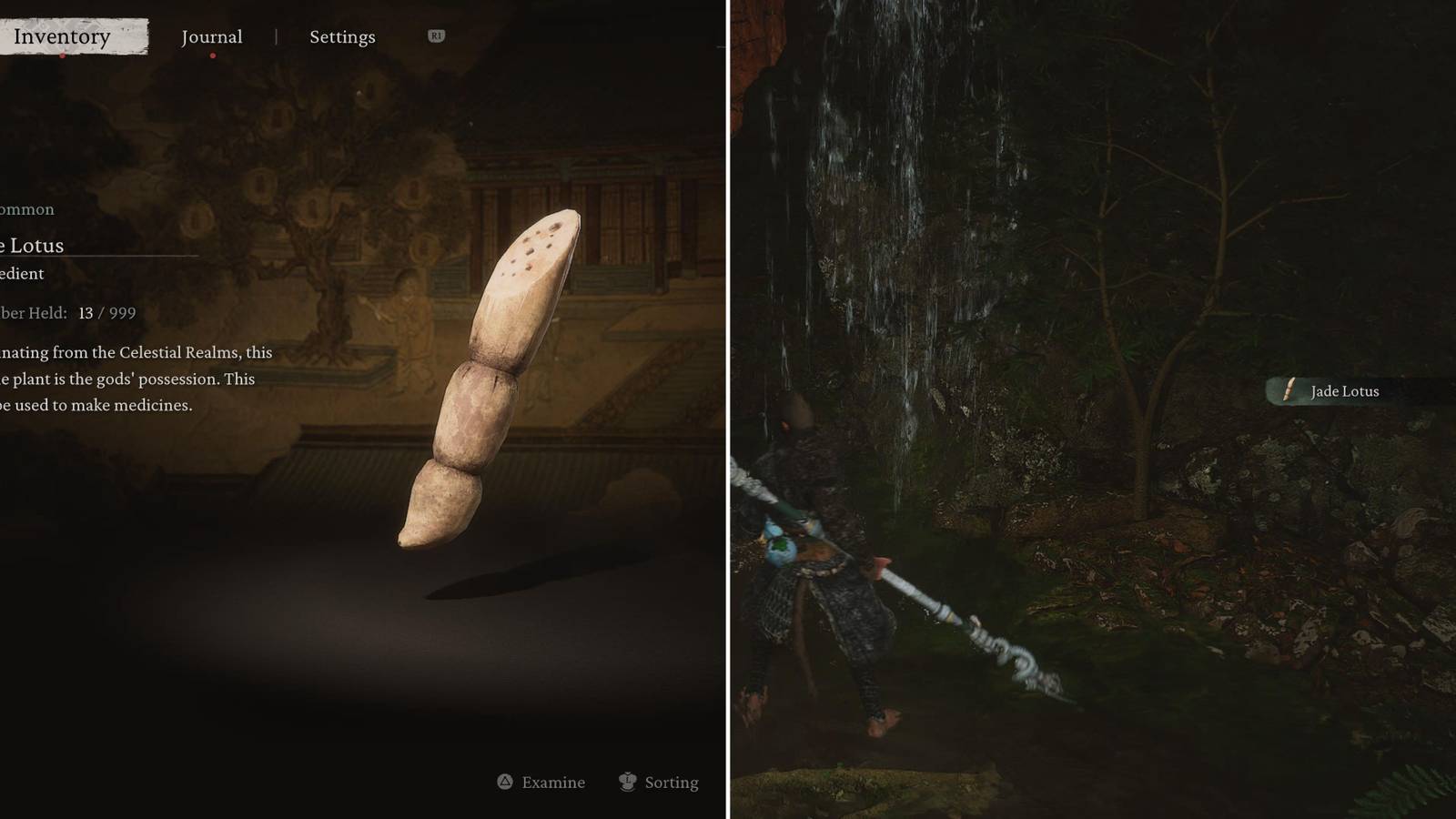Open the item details for Jade Lotus
Image resolution: width=1456 pixels, height=819 pixels.
point(32,246)
